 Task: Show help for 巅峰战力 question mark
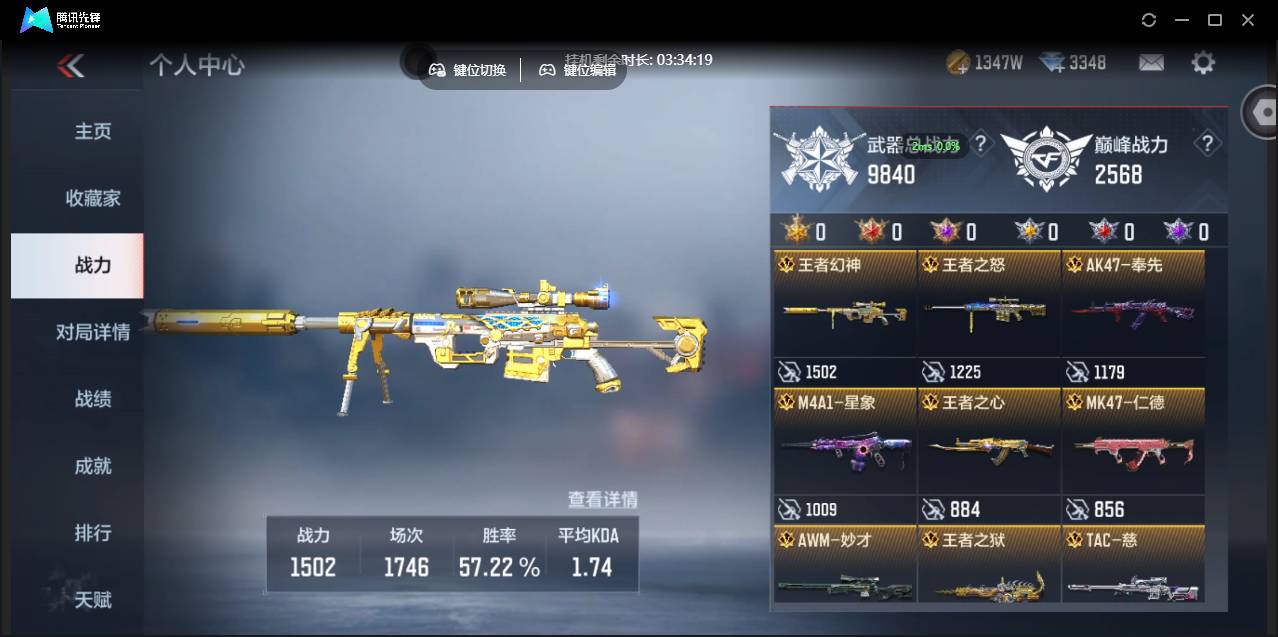[1207, 144]
